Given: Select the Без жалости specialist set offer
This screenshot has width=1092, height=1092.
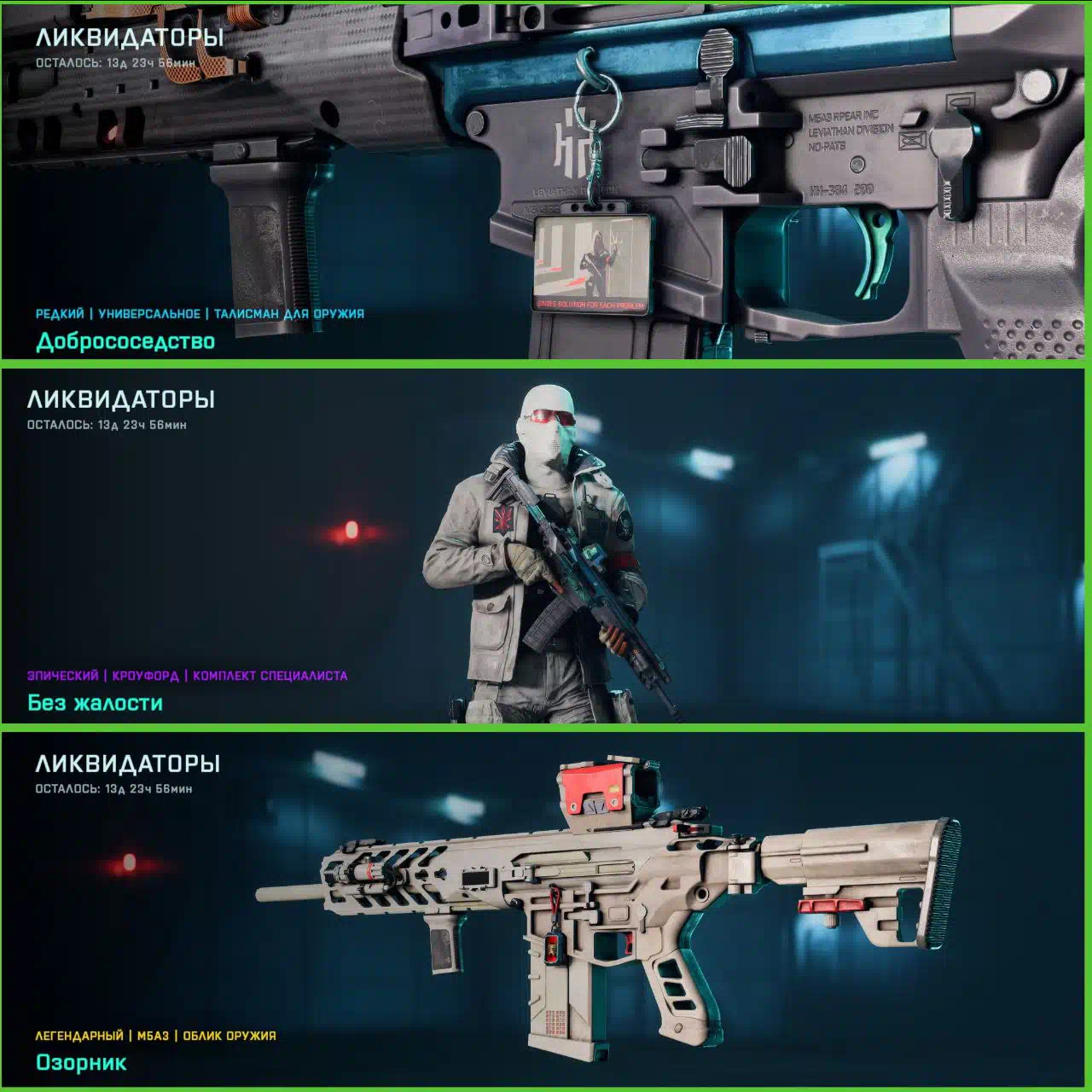Looking at the screenshot, I should [95, 703].
